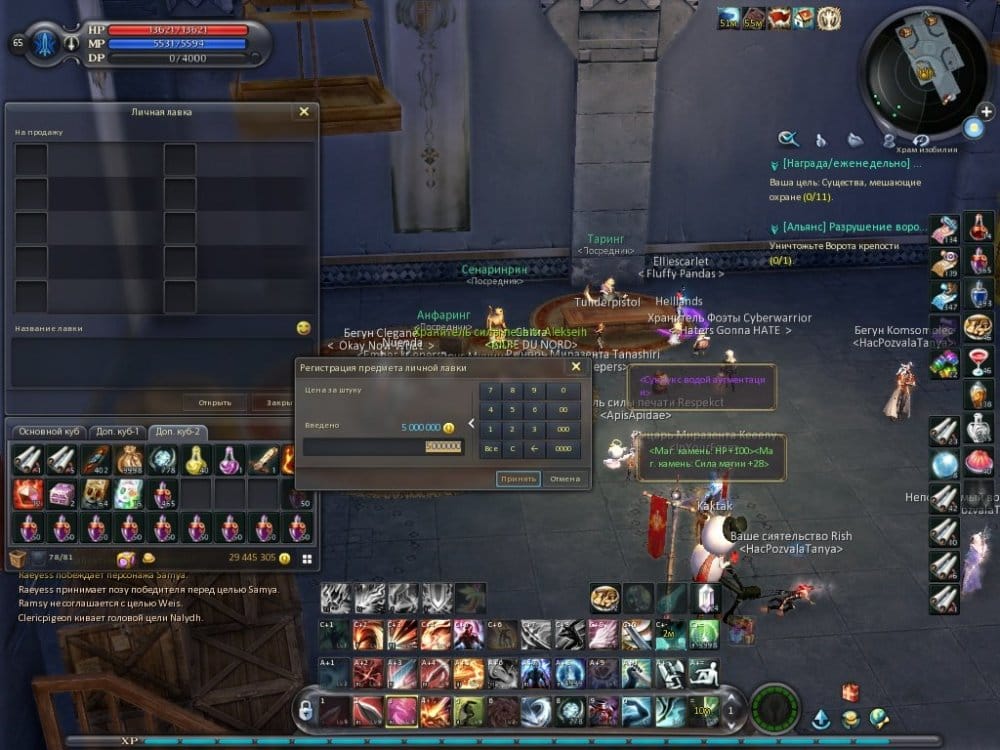This screenshot has height=750, width=1000.
Task: Select the Все button on the keypad
Action: tap(490, 449)
